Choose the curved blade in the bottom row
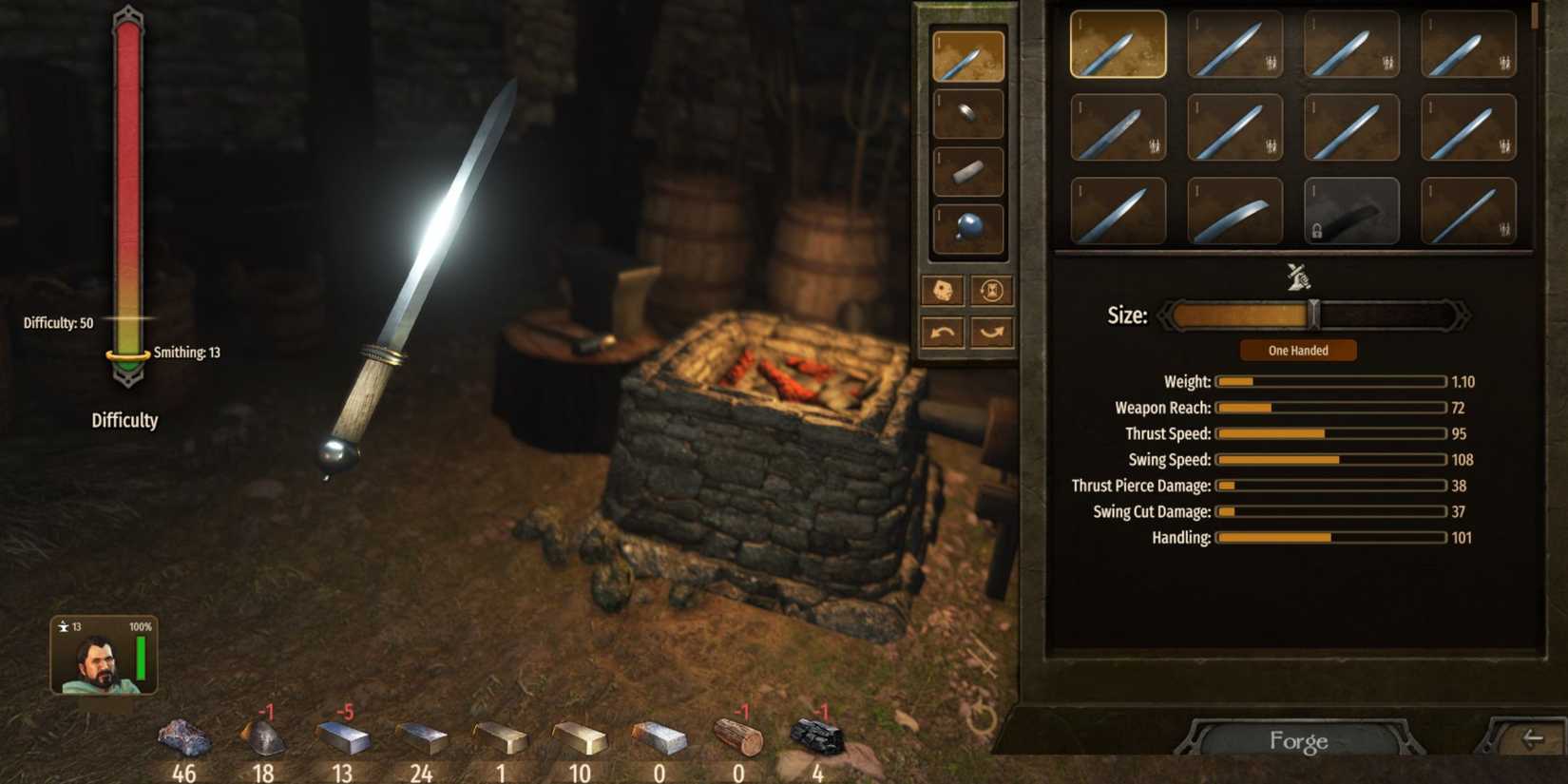This screenshot has width=1568, height=784. pos(1235,211)
